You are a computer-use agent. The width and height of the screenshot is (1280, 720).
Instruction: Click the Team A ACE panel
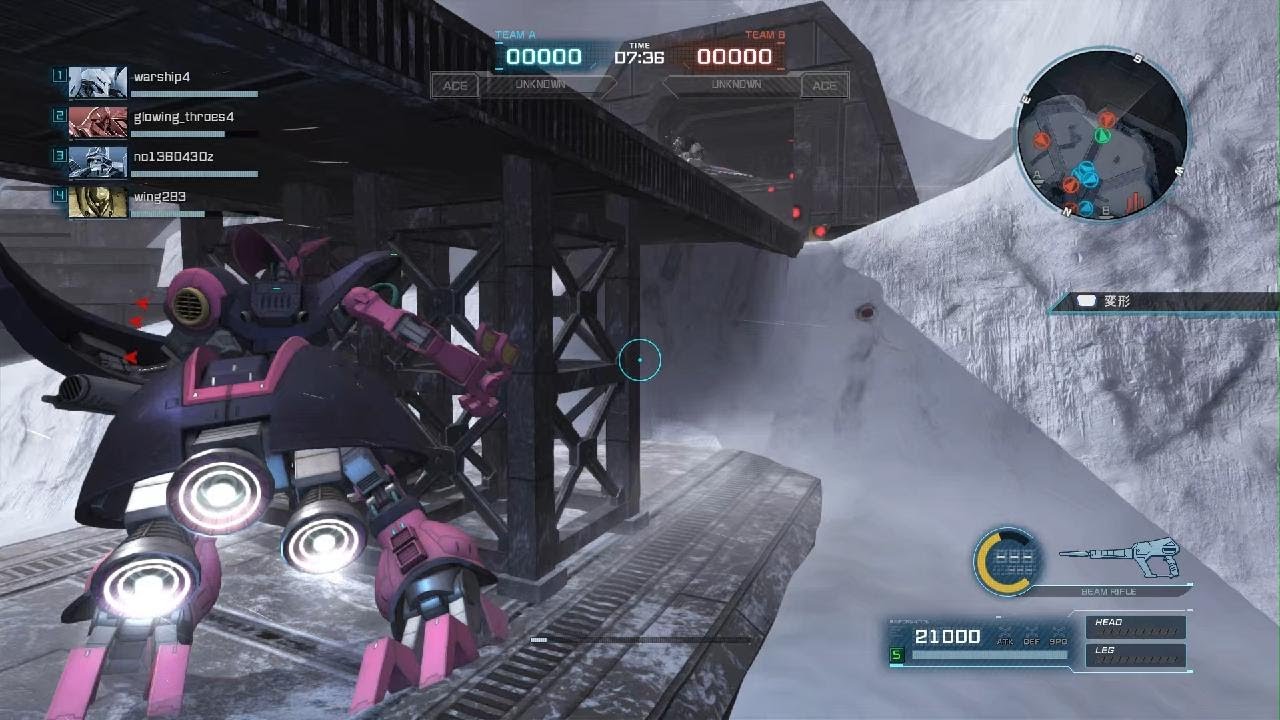coord(455,86)
